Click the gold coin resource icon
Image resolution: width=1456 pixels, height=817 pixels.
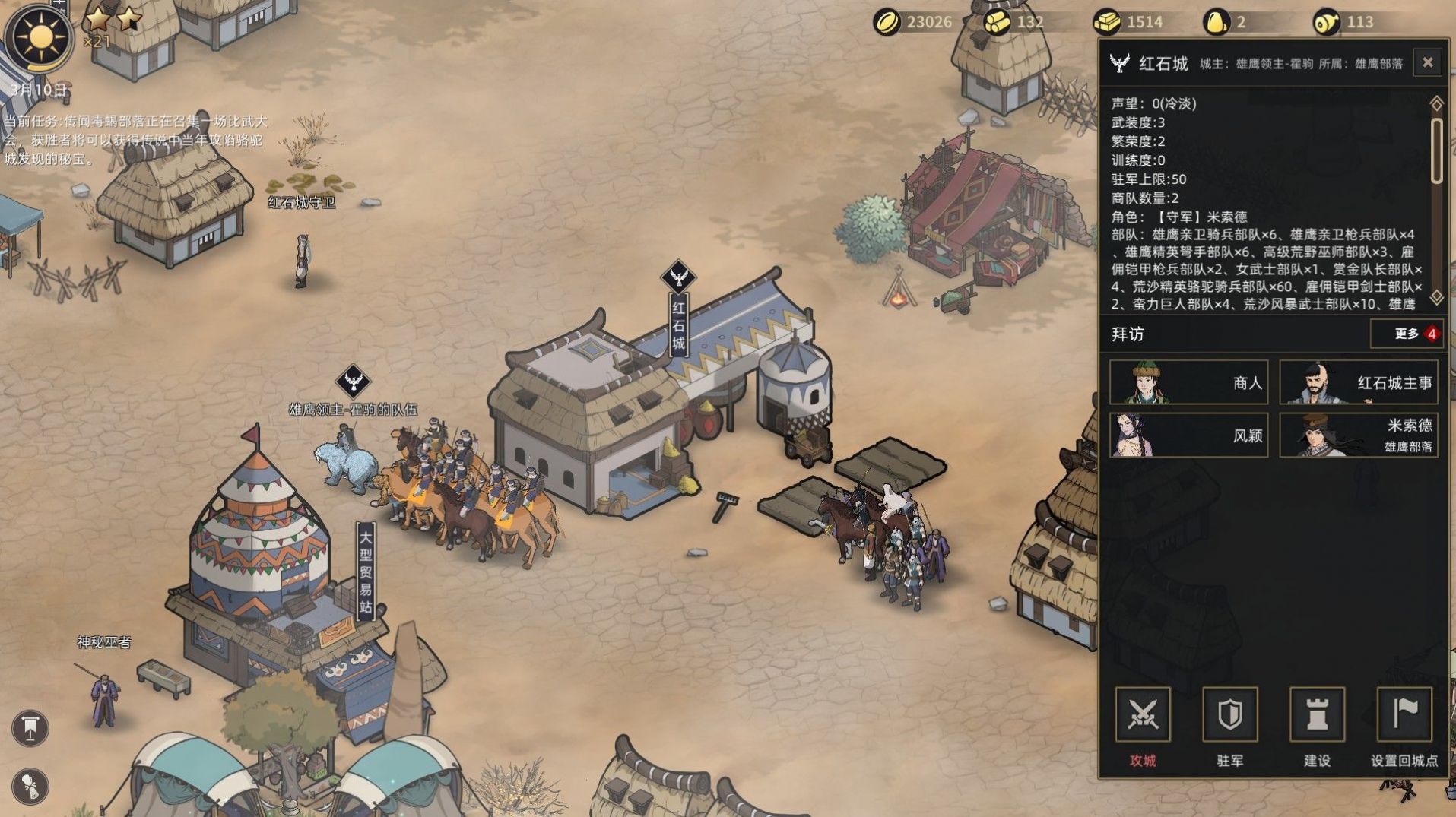coord(887,22)
